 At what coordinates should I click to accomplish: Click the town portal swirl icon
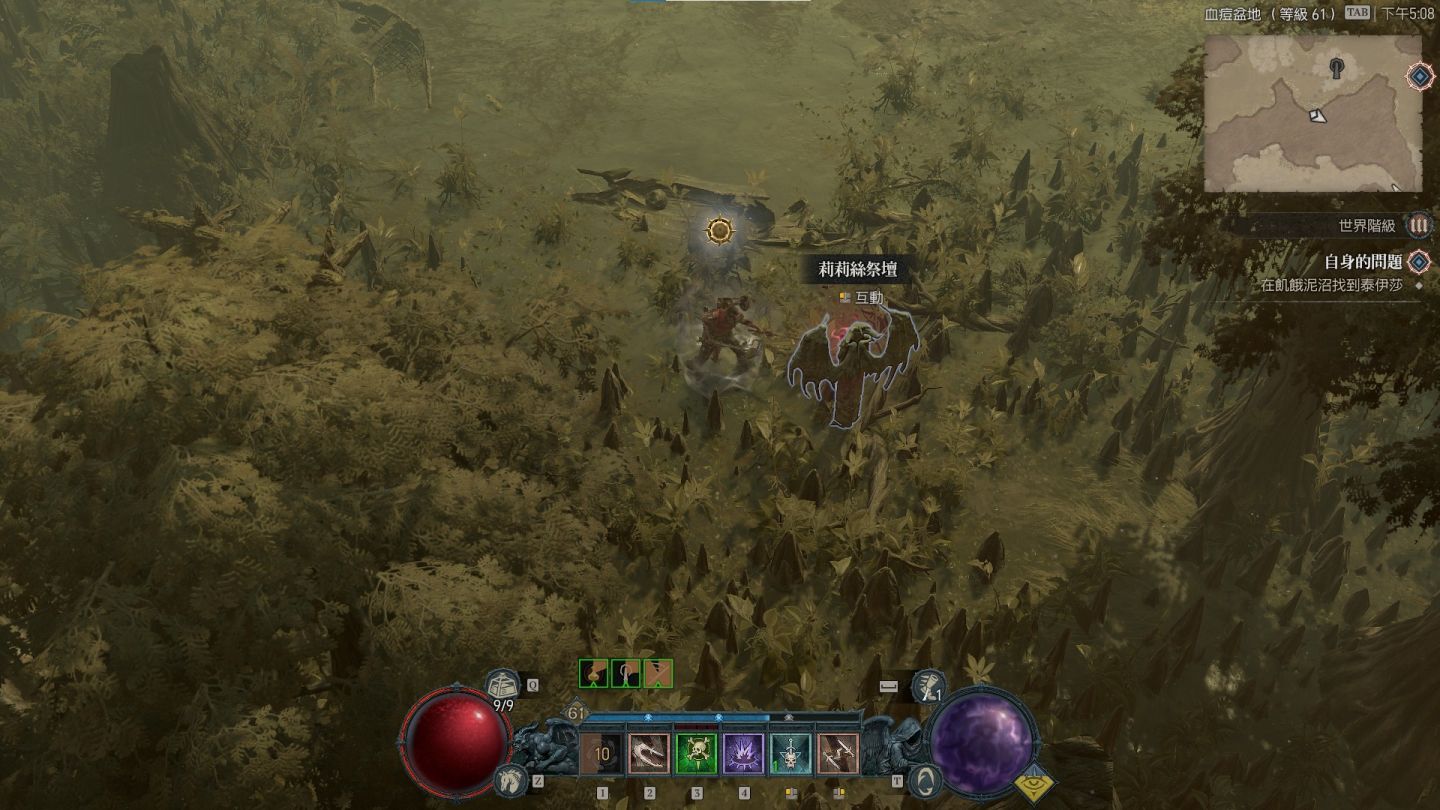(926, 779)
